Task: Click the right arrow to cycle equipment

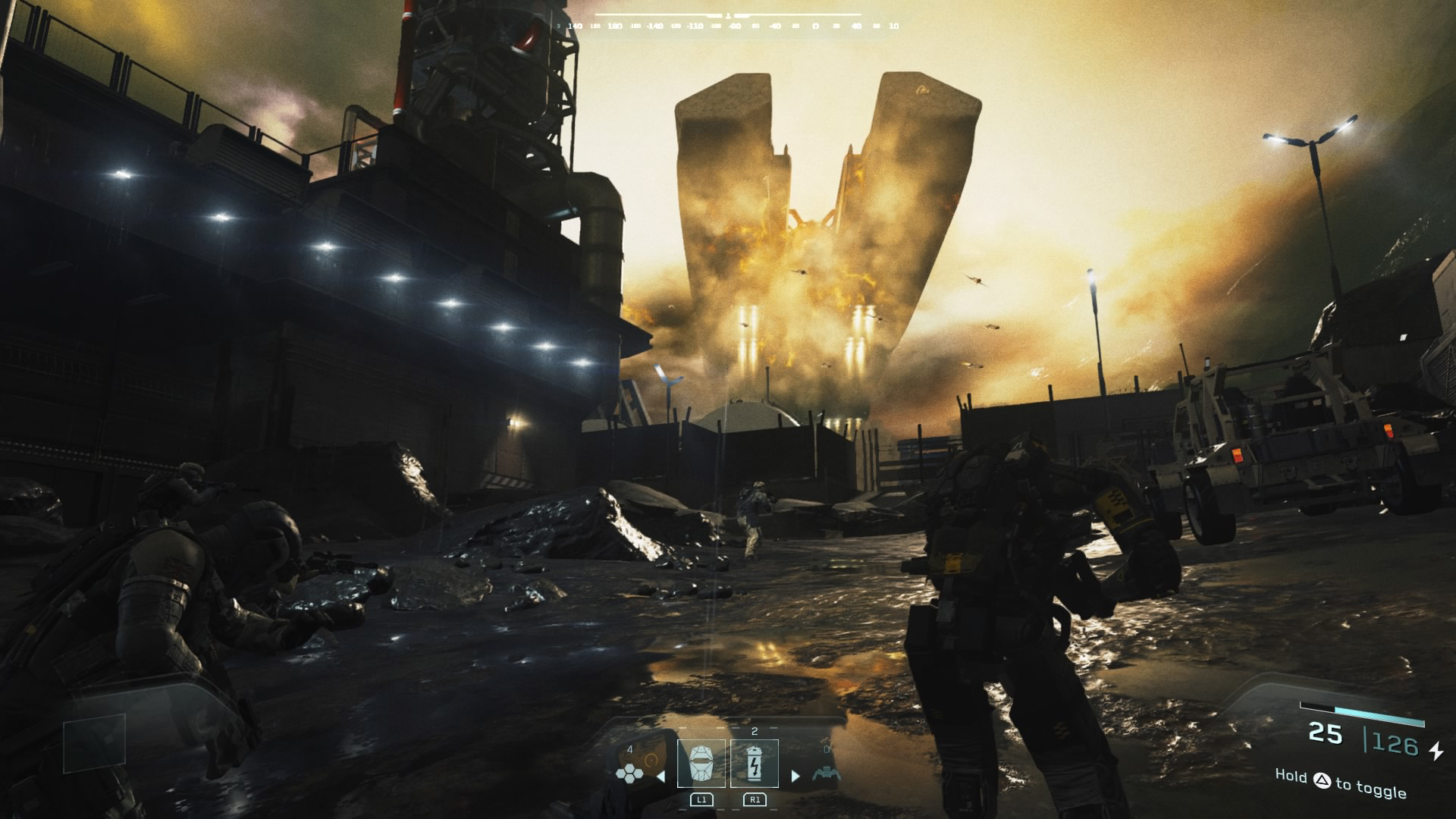Action: point(795,776)
